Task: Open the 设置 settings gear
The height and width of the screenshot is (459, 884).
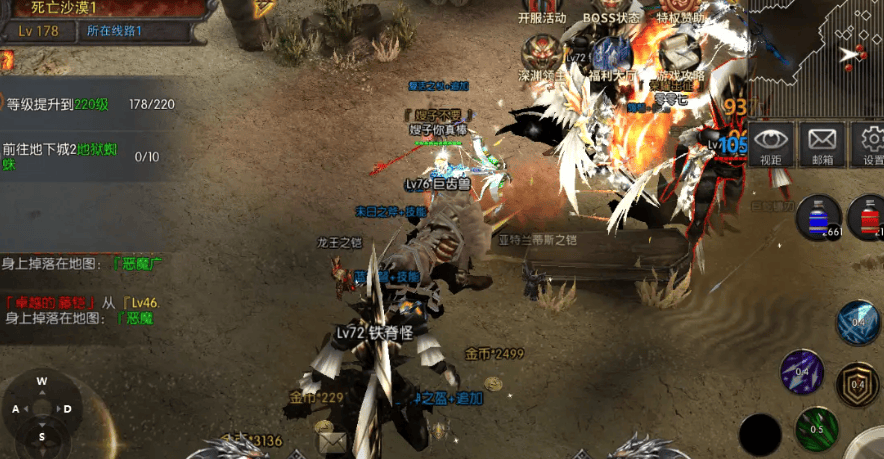Action: click(x=871, y=145)
